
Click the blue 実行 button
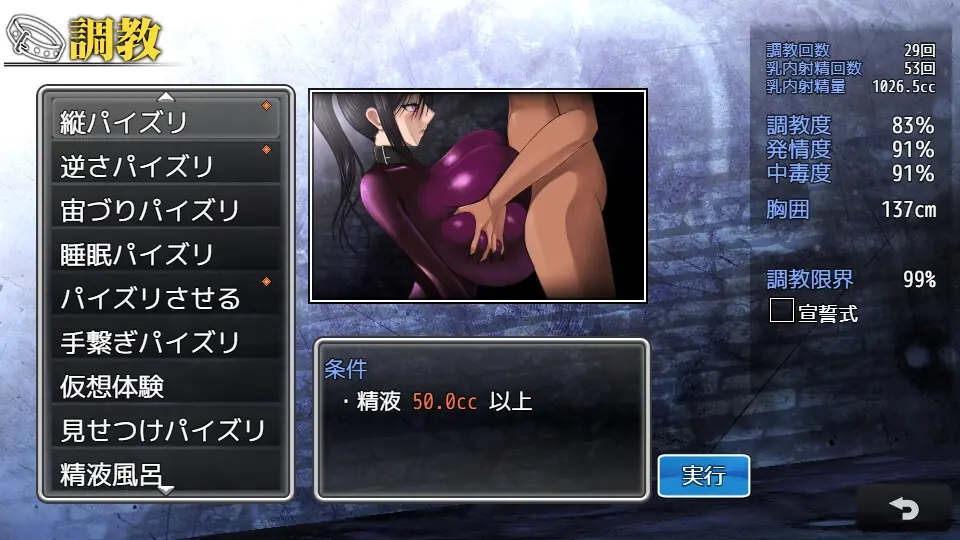(703, 476)
